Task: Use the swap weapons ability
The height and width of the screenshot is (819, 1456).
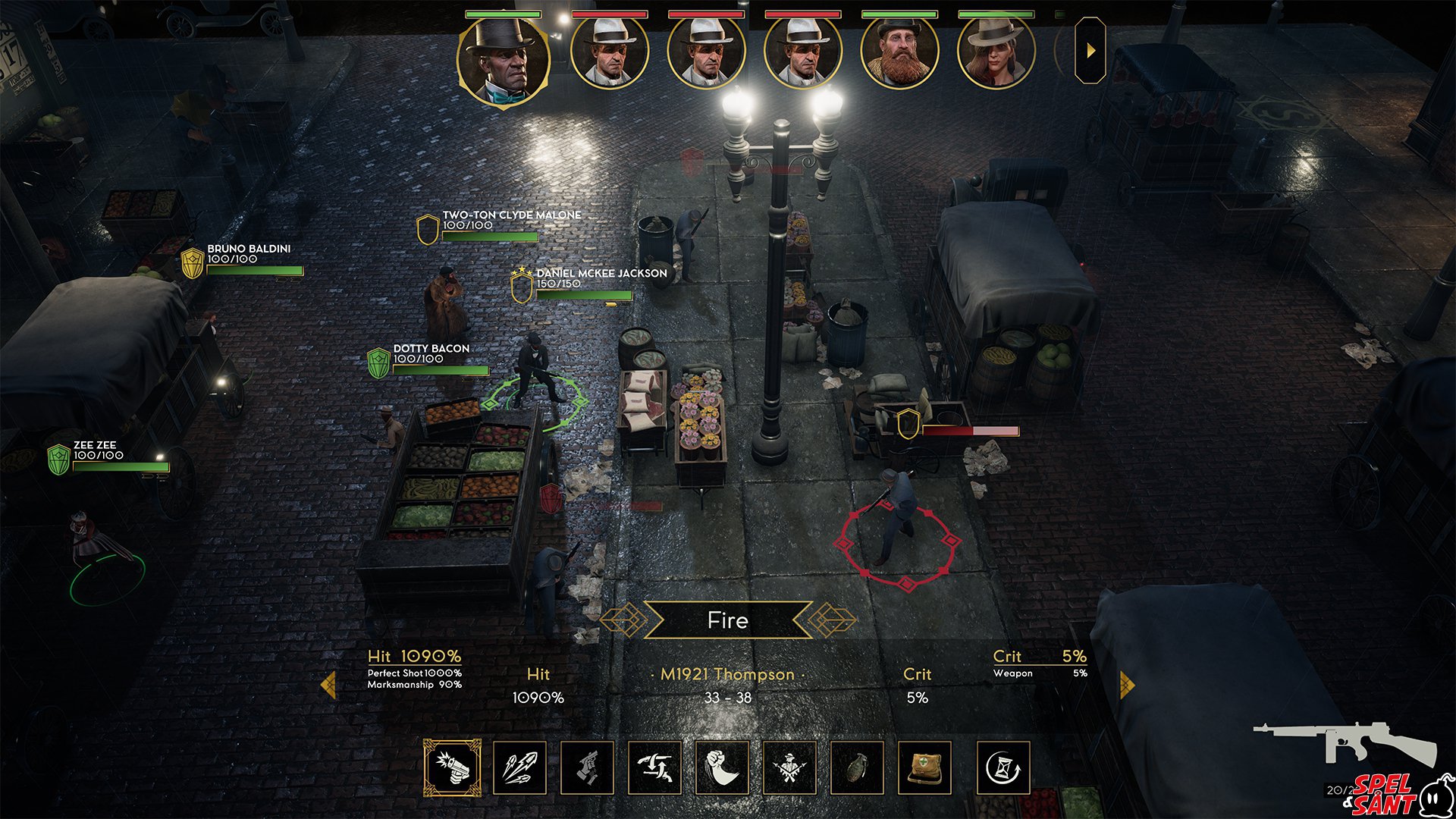Action: pos(654,768)
